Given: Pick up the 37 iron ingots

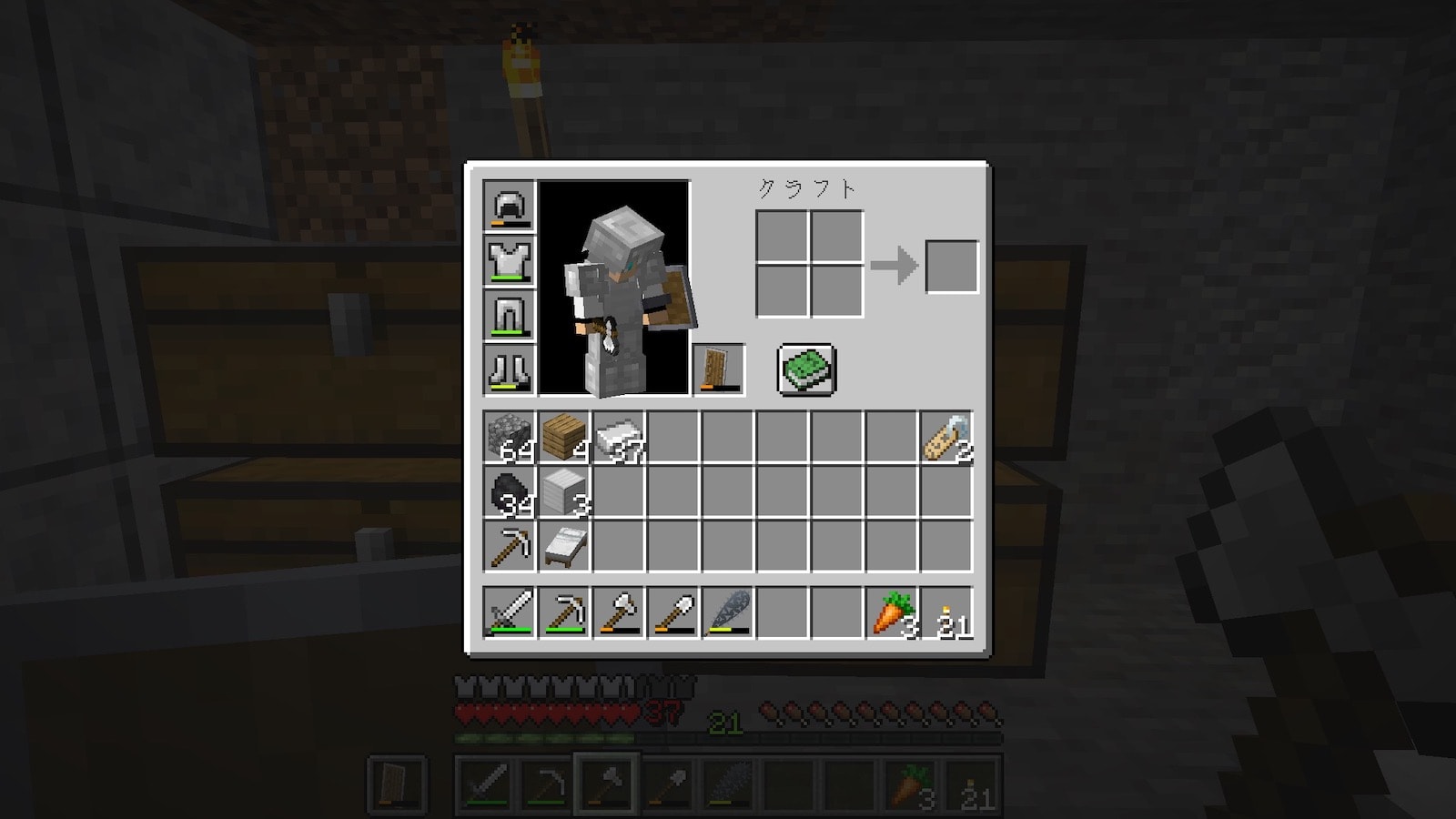Looking at the screenshot, I should 619,438.
